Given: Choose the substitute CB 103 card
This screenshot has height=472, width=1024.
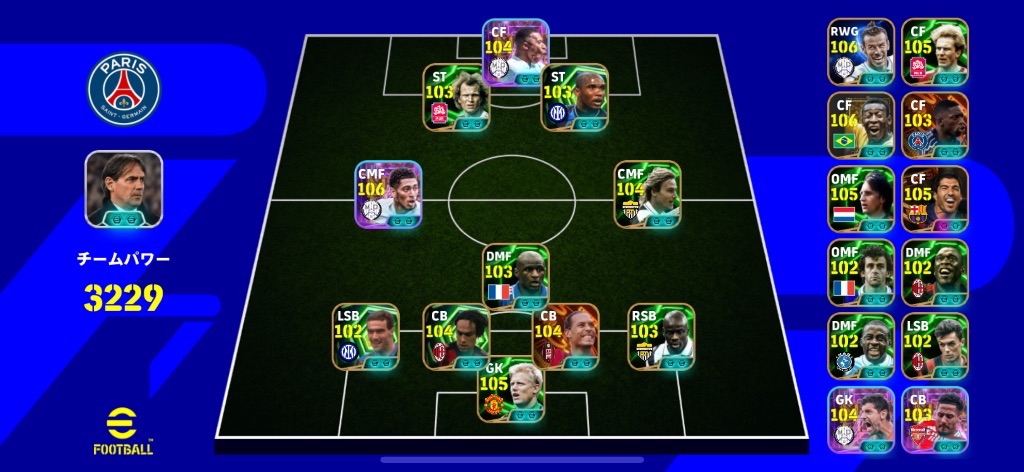Looking at the screenshot, I should [934, 419].
